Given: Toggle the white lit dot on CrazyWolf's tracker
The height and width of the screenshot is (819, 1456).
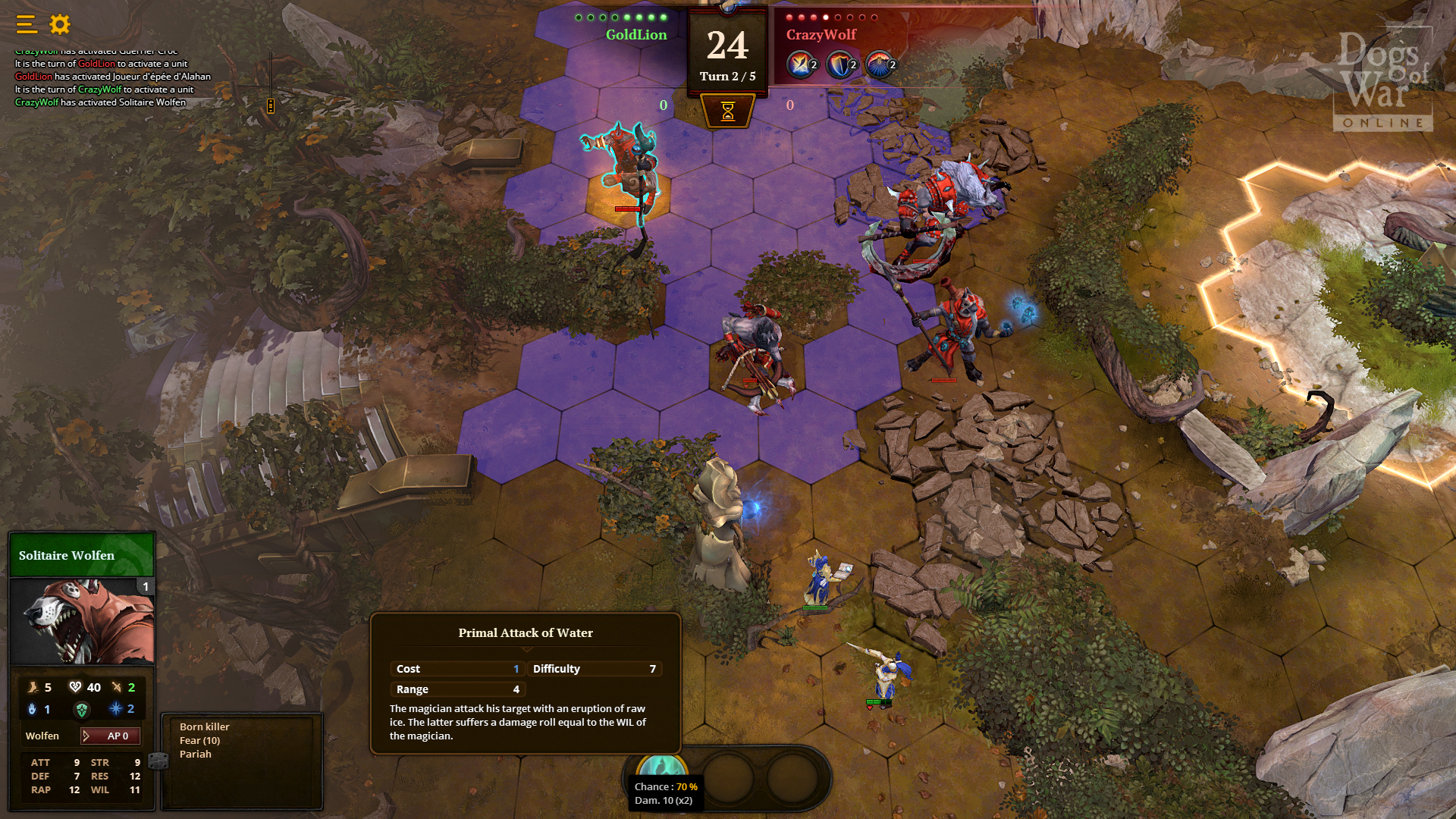Looking at the screenshot, I should 826,17.
